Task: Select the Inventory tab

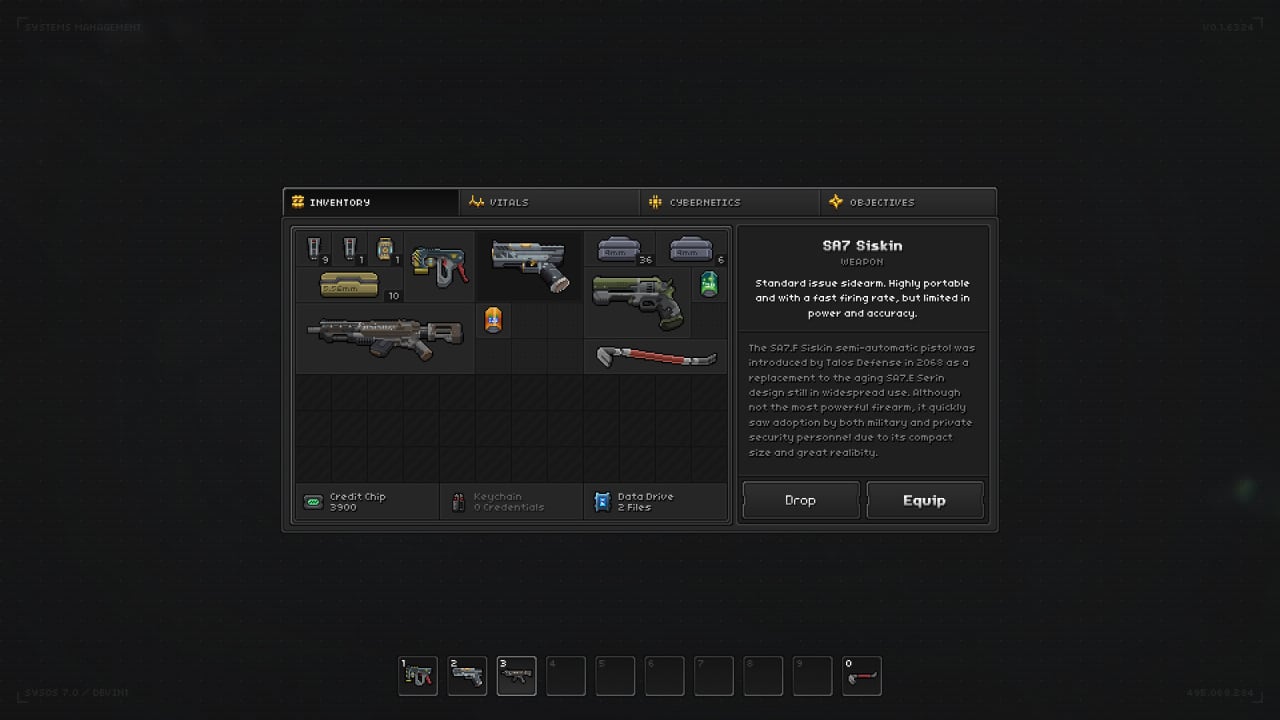Action: [x=371, y=202]
